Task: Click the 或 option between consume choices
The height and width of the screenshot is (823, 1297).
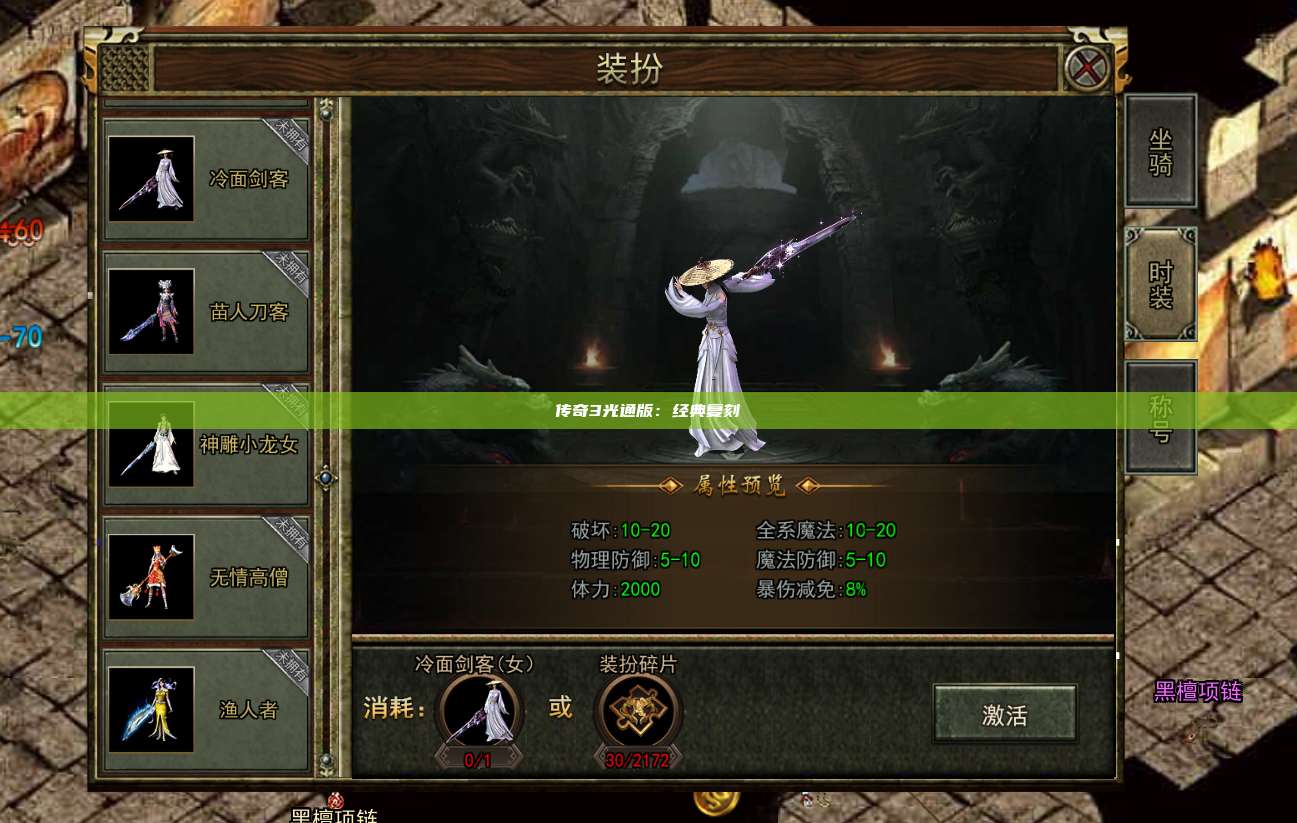Action: click(x=560, y=707)
